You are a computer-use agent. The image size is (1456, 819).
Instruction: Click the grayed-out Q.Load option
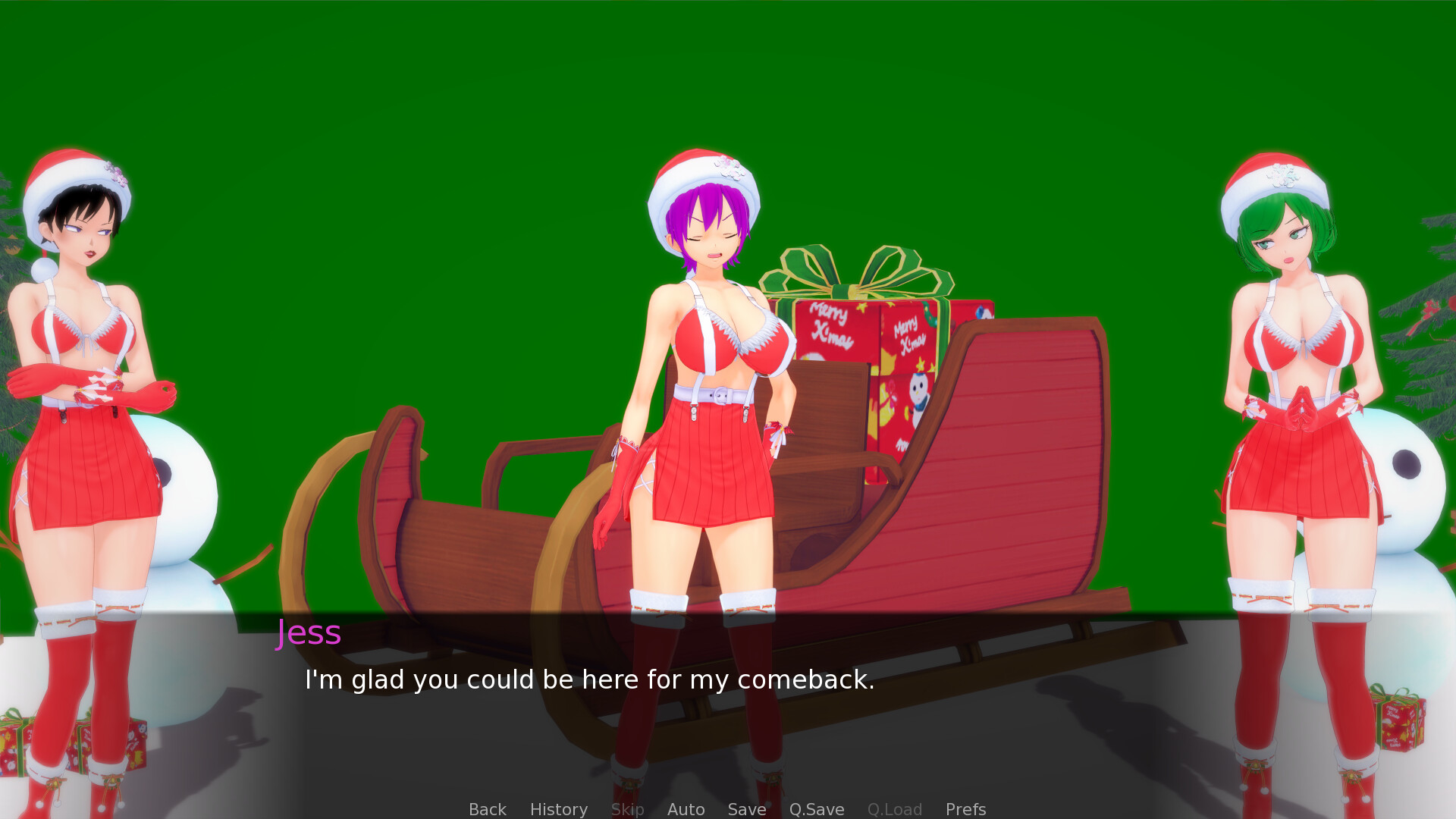(x=894, y=809)
